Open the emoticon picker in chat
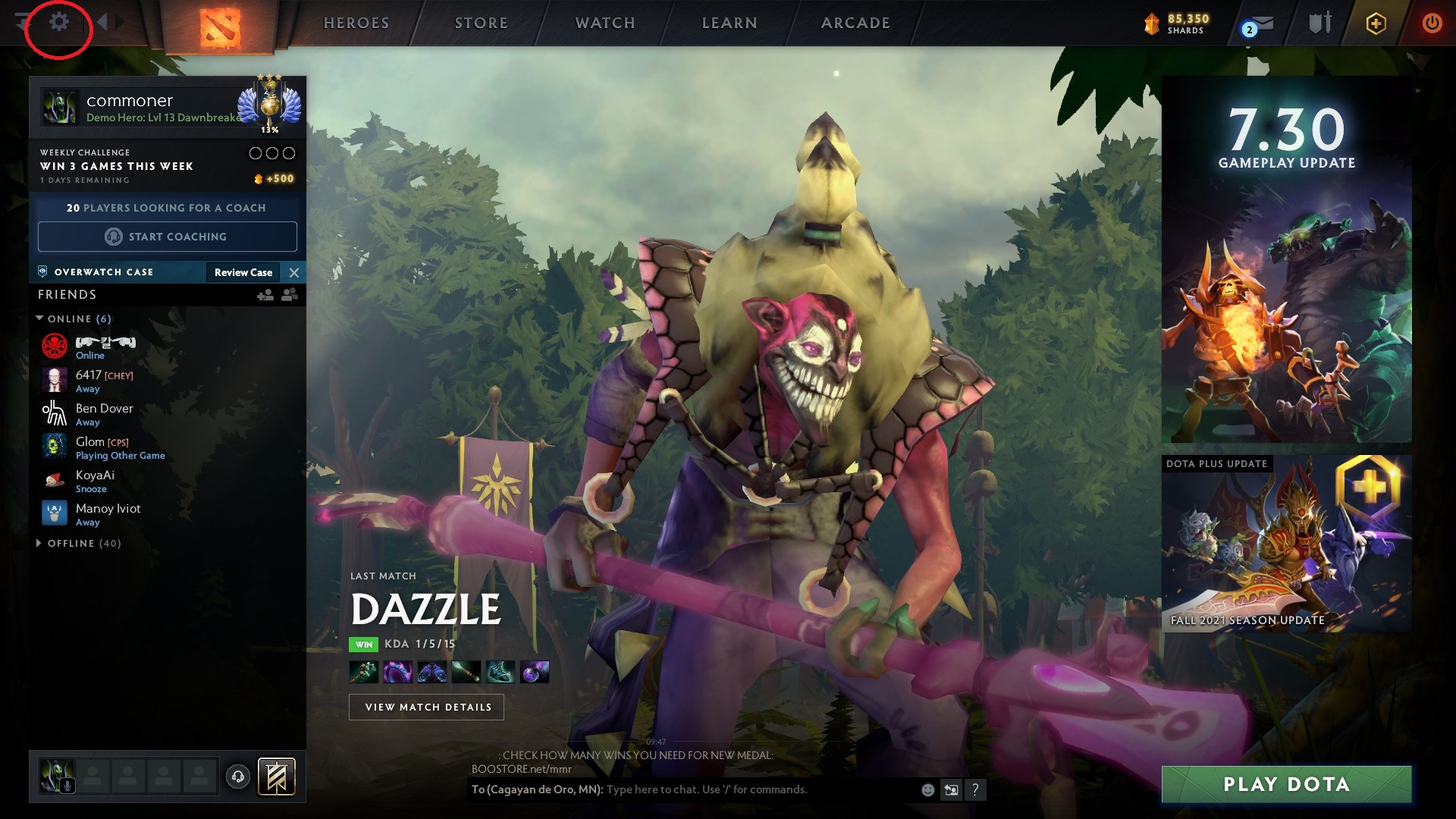 click(927, 789)
